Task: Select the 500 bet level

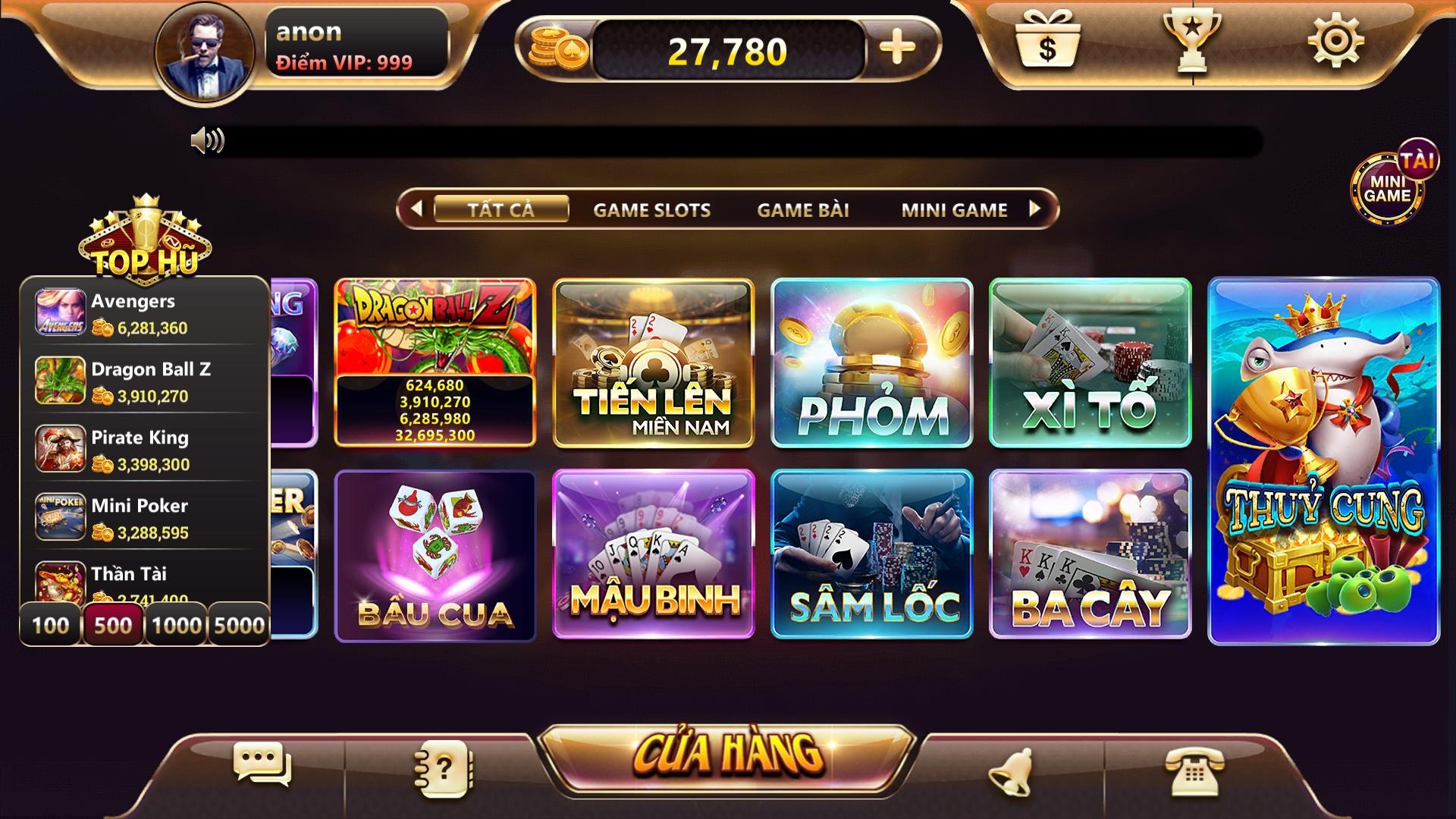Action: point(112,625)
